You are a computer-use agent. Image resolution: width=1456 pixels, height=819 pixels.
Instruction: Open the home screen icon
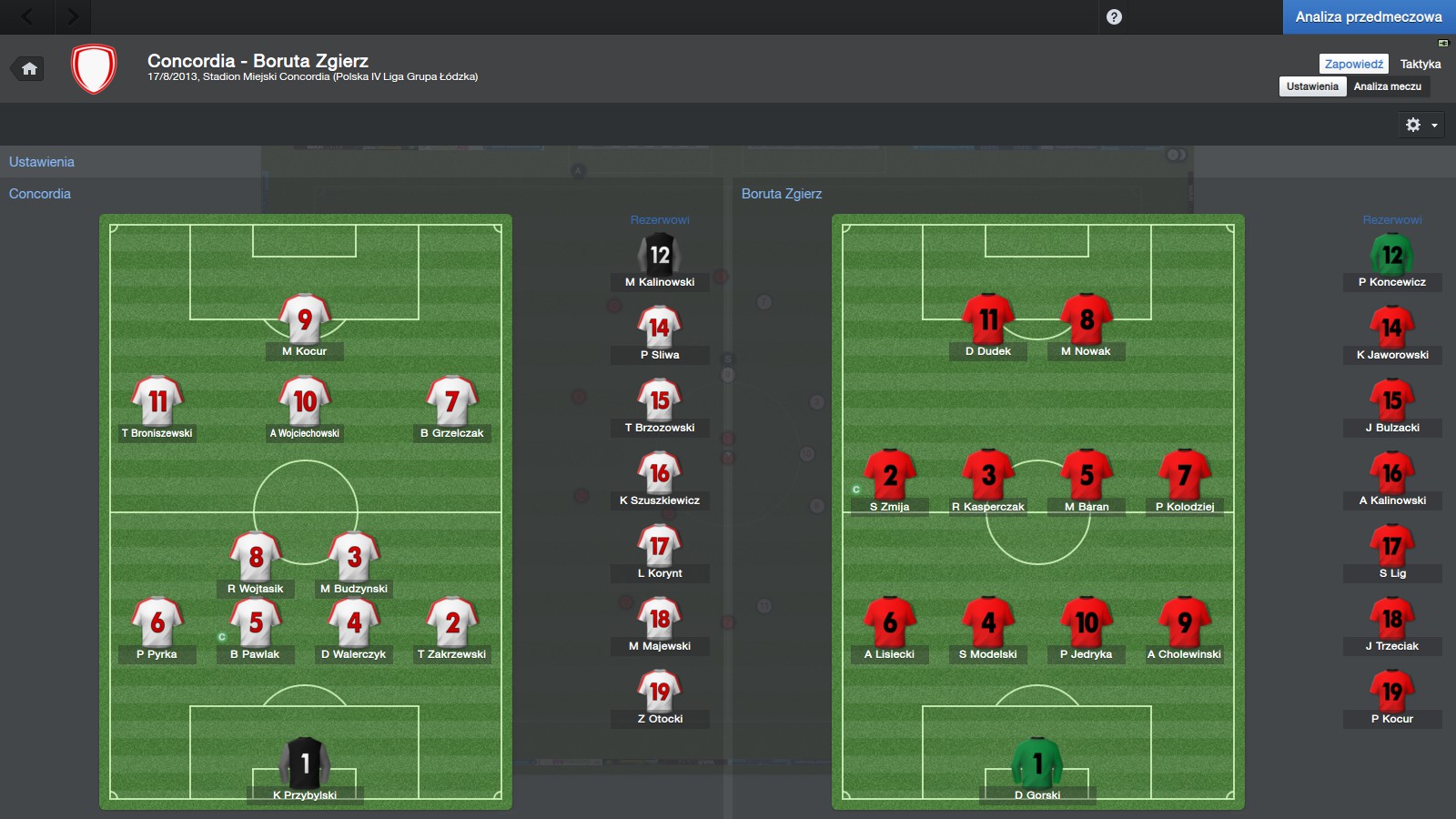(x=29, y=69)
